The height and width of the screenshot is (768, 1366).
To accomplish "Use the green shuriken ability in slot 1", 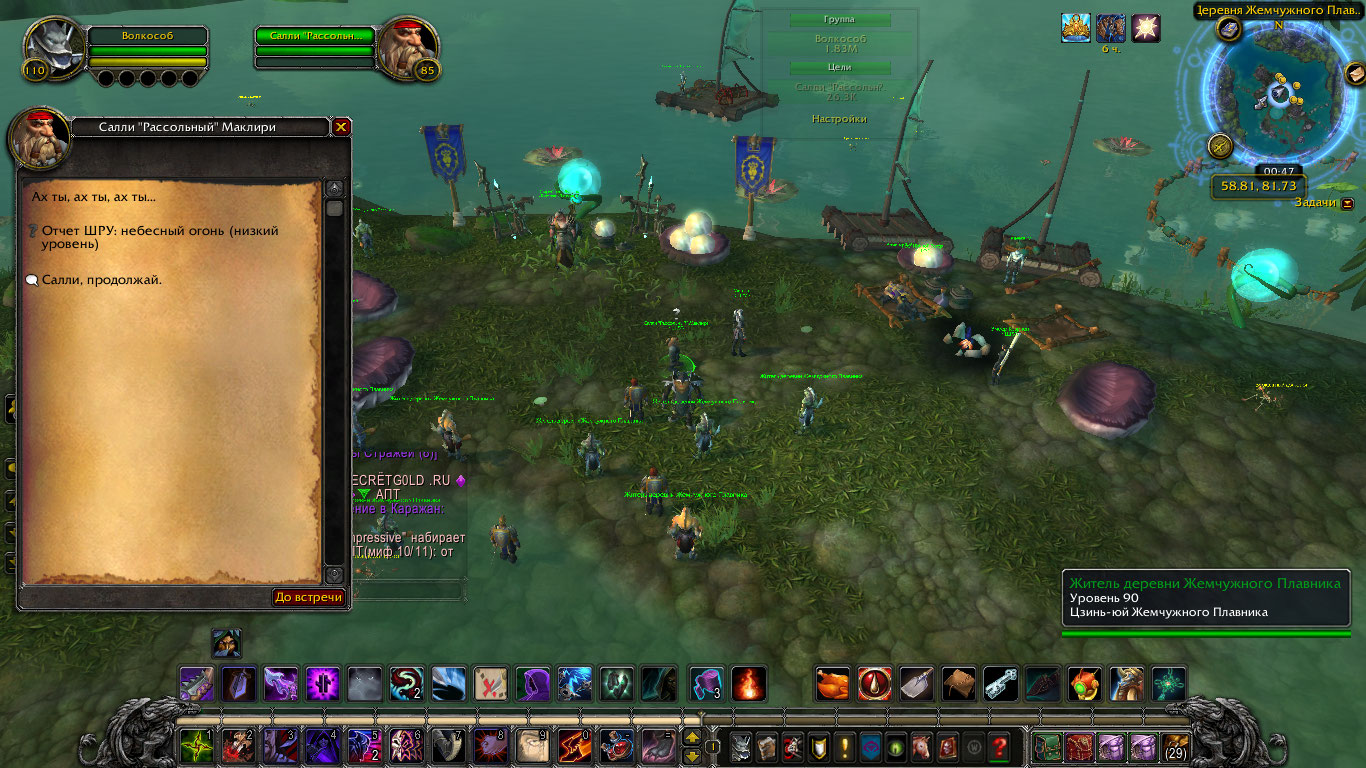I will coord(195,746).
